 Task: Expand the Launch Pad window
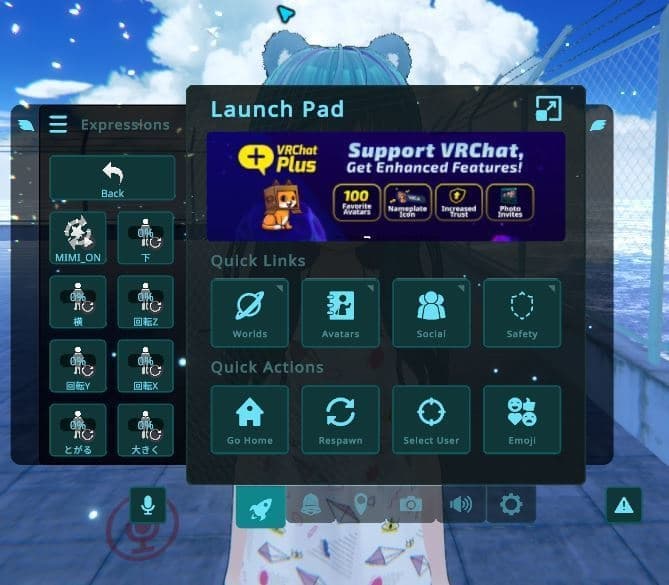548,109
